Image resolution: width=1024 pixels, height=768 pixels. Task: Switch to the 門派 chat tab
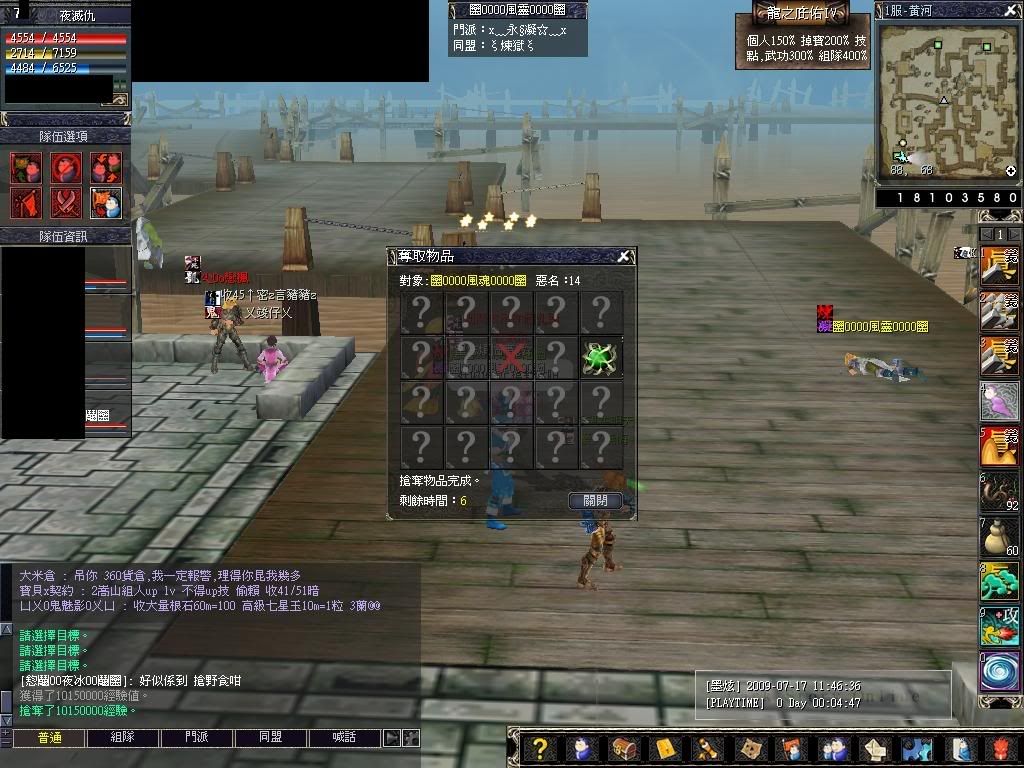coord(197,737)
